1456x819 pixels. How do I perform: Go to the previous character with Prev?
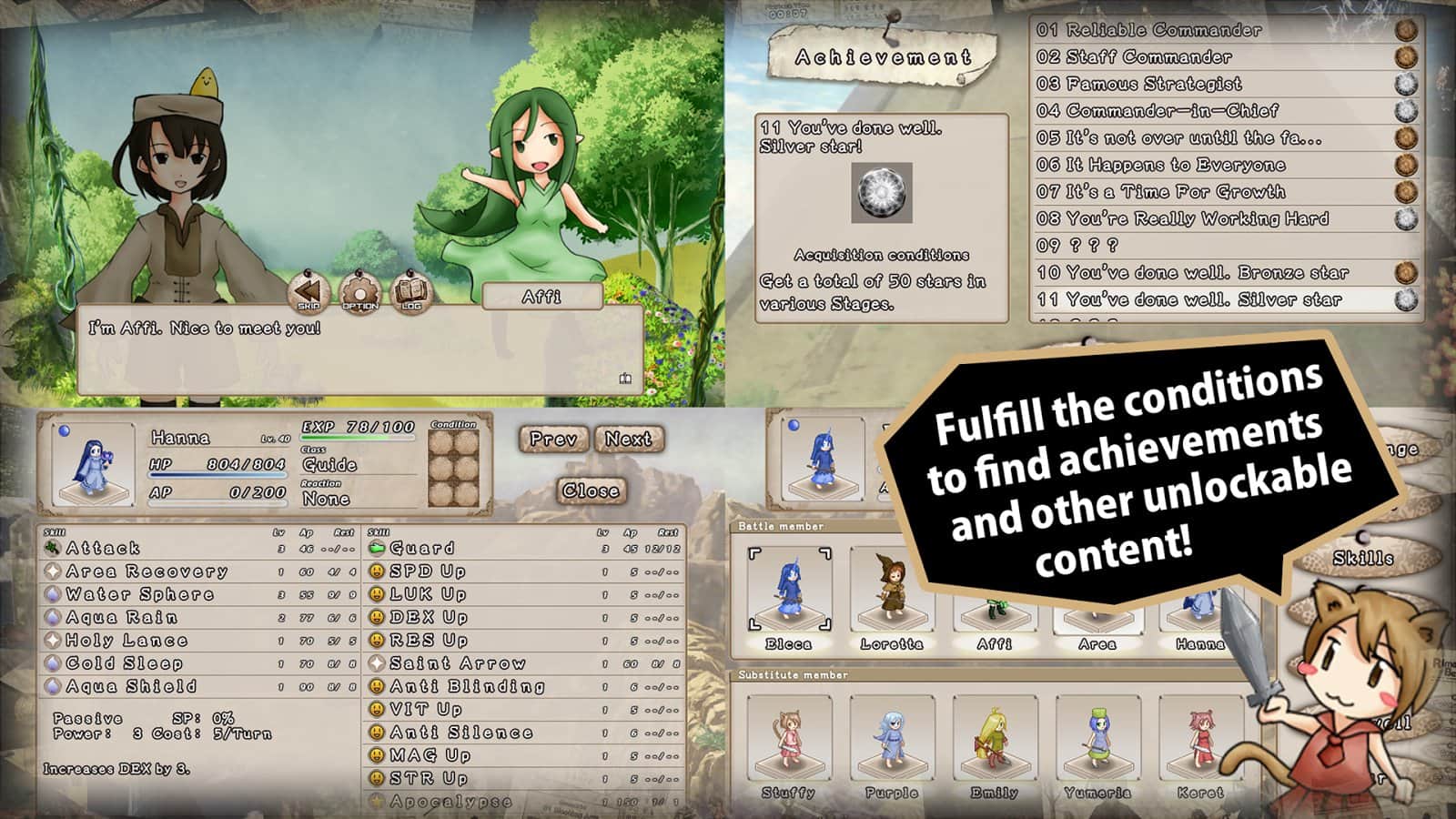click(553, 440)
